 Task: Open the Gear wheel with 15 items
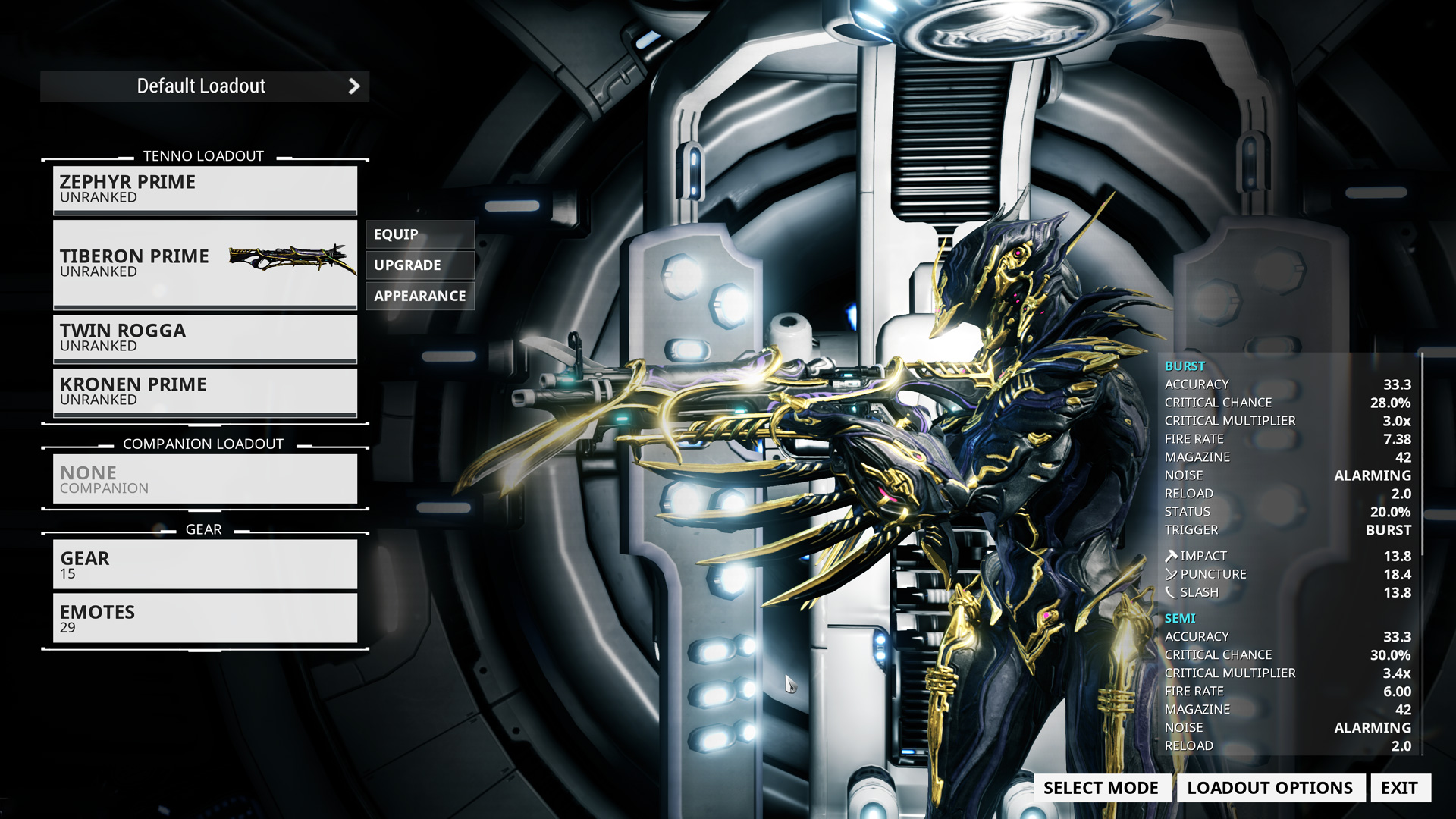[x=205, y=564]
